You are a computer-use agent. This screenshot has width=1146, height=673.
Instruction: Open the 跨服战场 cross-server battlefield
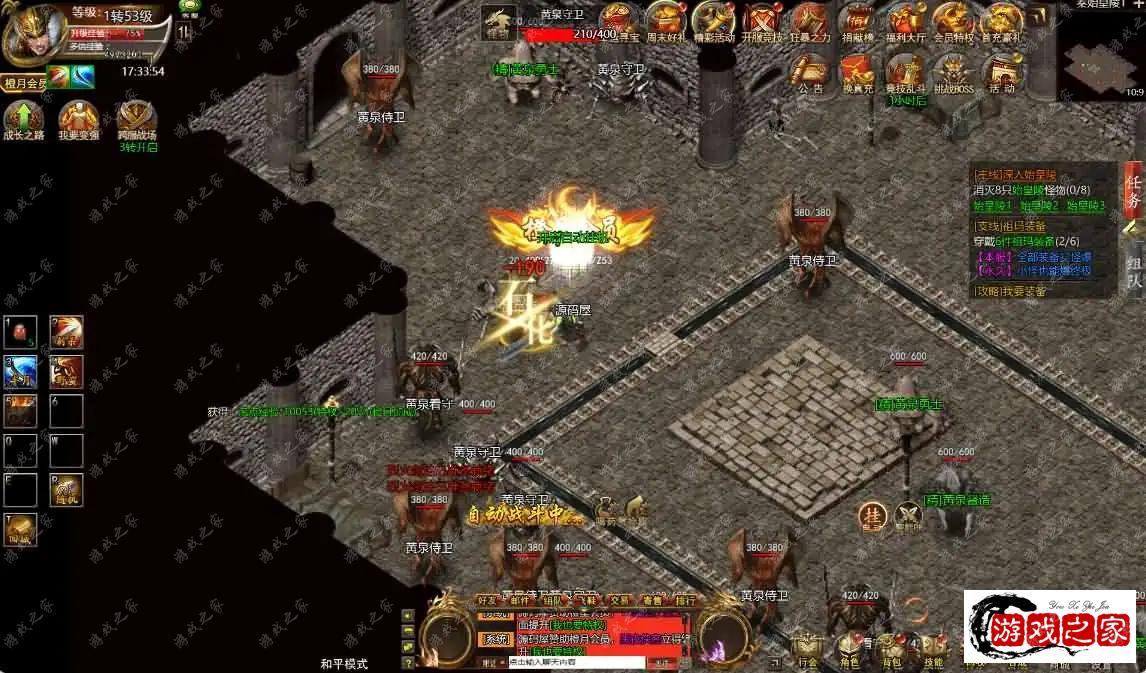pyautogui.click(x=136, y=120)
